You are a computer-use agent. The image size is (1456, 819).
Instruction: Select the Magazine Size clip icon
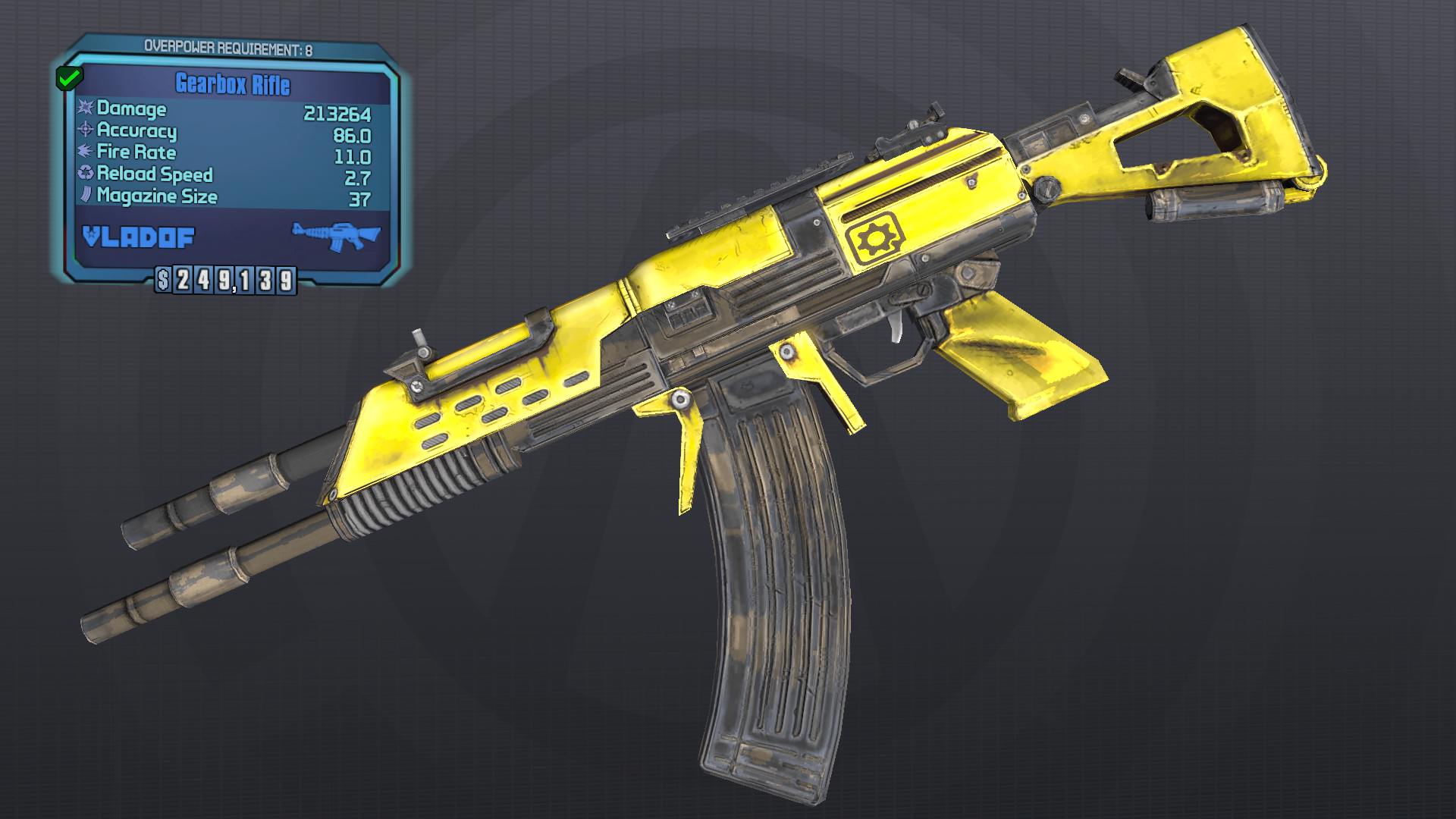86,196
